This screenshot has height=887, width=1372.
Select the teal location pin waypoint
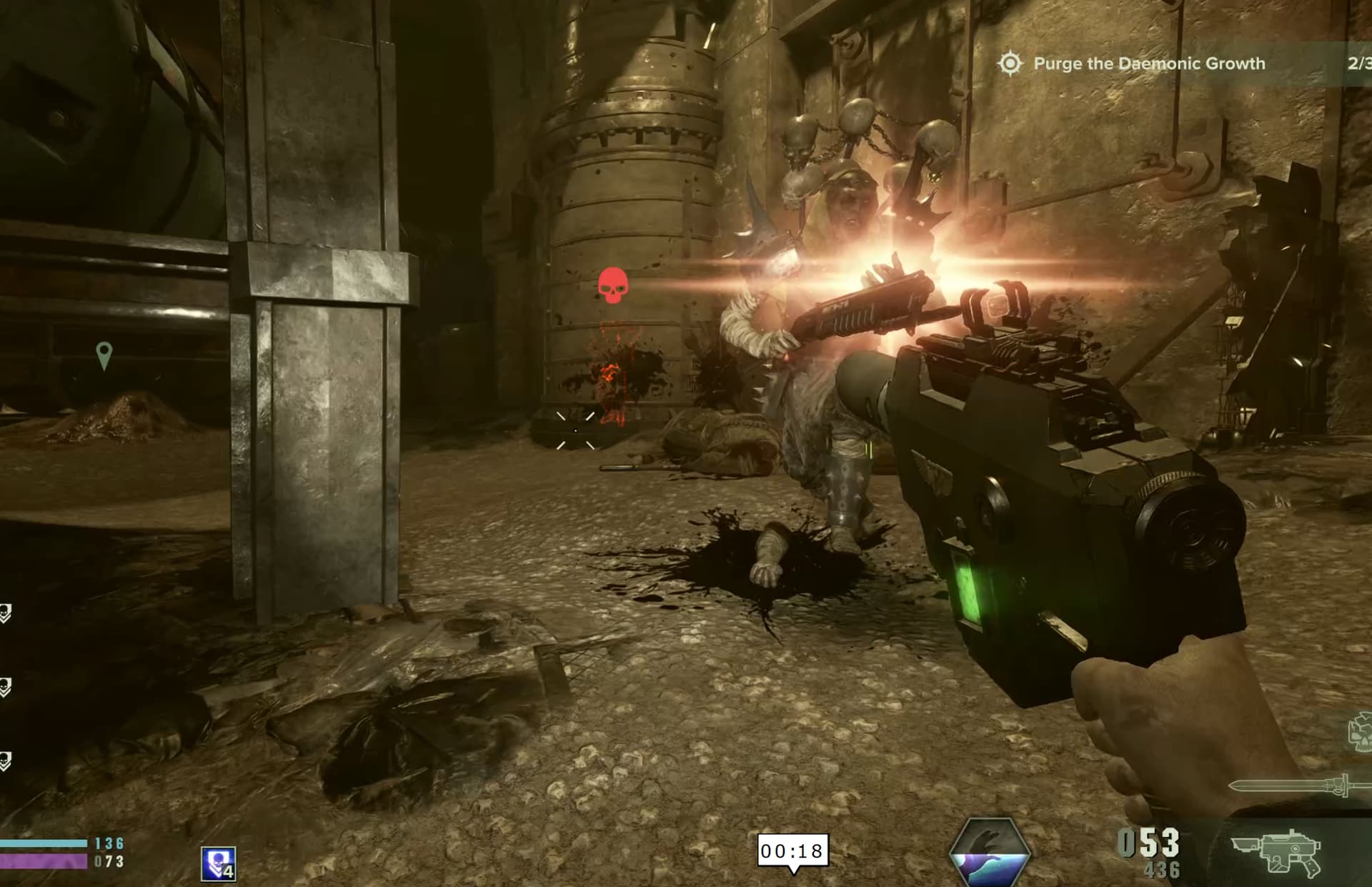tap(104, 355)
